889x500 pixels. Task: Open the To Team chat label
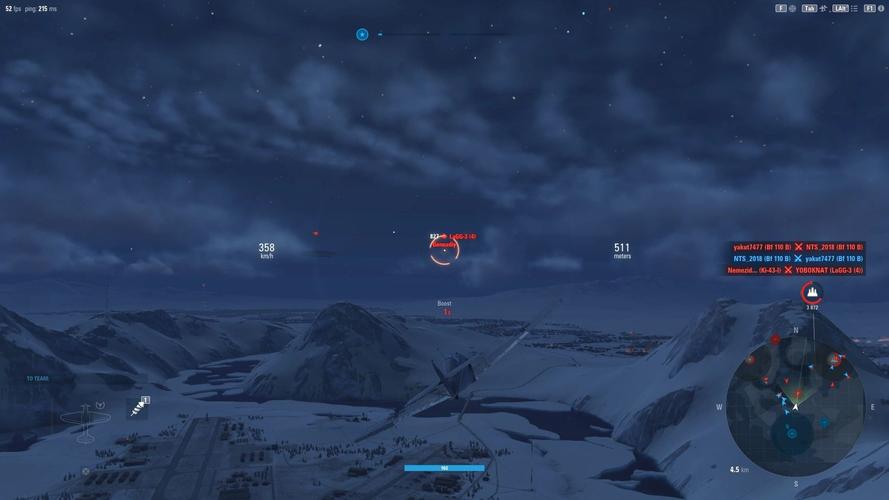[37, 379]
